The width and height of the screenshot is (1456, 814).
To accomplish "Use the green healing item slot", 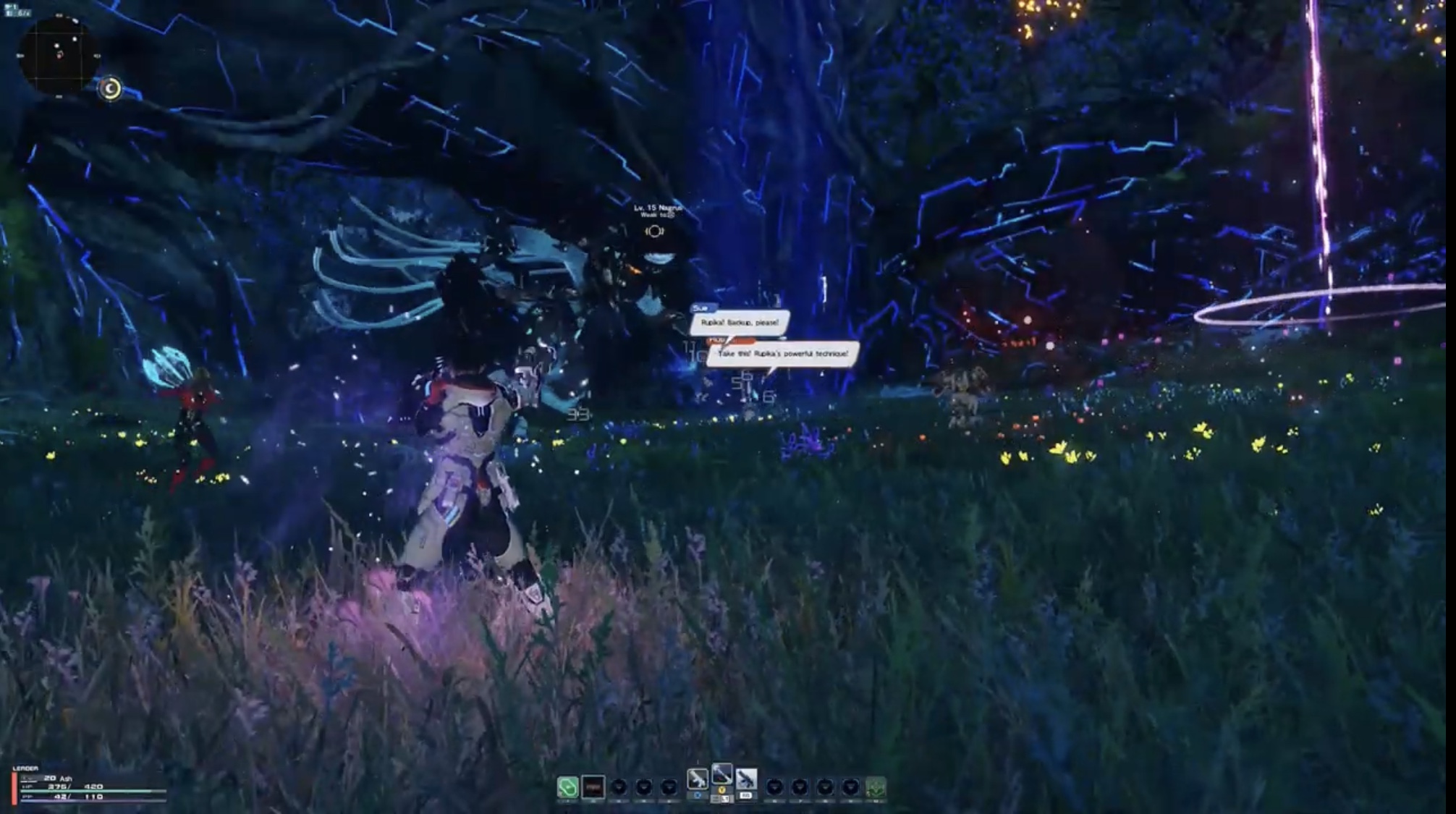I will tap(568, 787).
